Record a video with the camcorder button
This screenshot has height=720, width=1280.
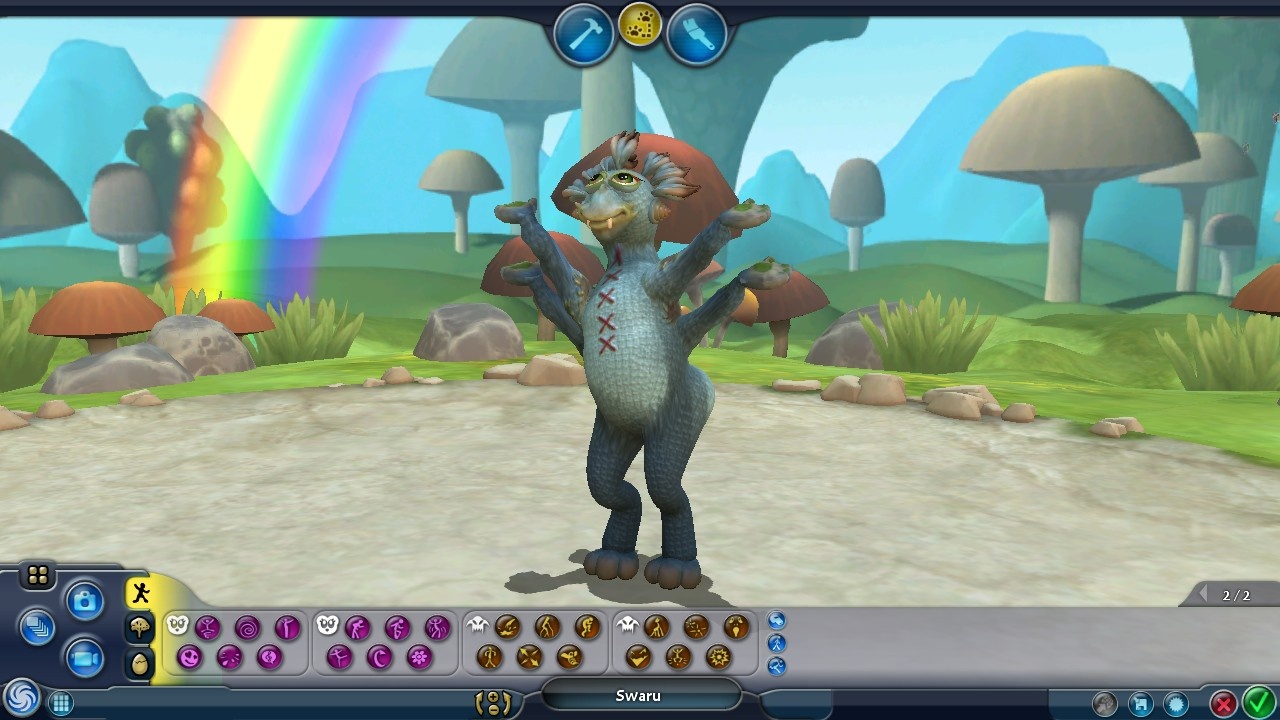point(85,657)
